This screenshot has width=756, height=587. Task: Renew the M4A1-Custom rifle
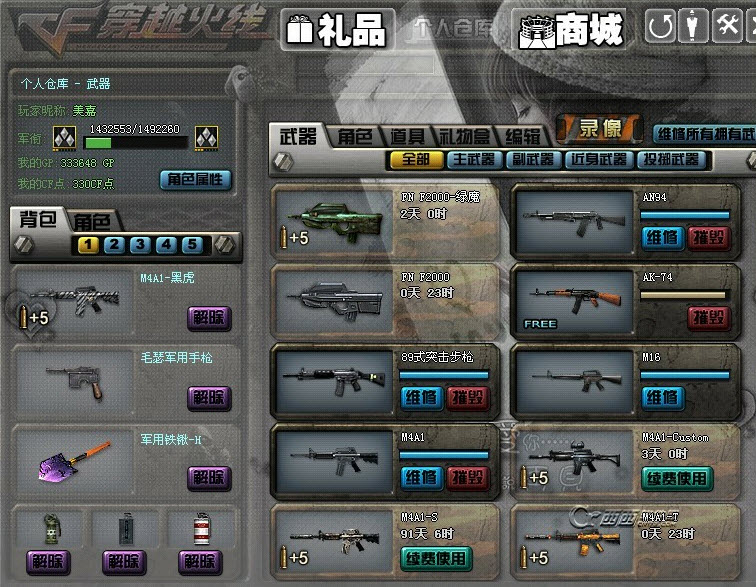click(x=677, y=478)
